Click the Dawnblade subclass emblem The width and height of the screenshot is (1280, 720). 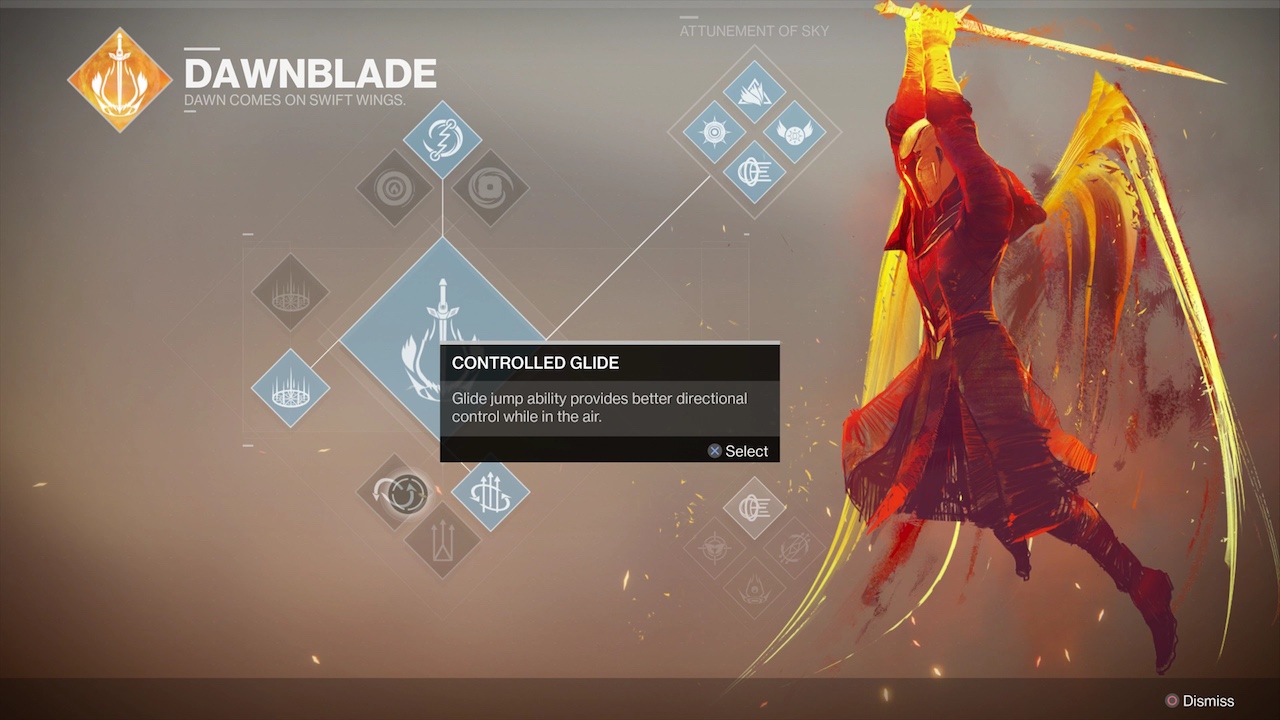coord(120,80)
